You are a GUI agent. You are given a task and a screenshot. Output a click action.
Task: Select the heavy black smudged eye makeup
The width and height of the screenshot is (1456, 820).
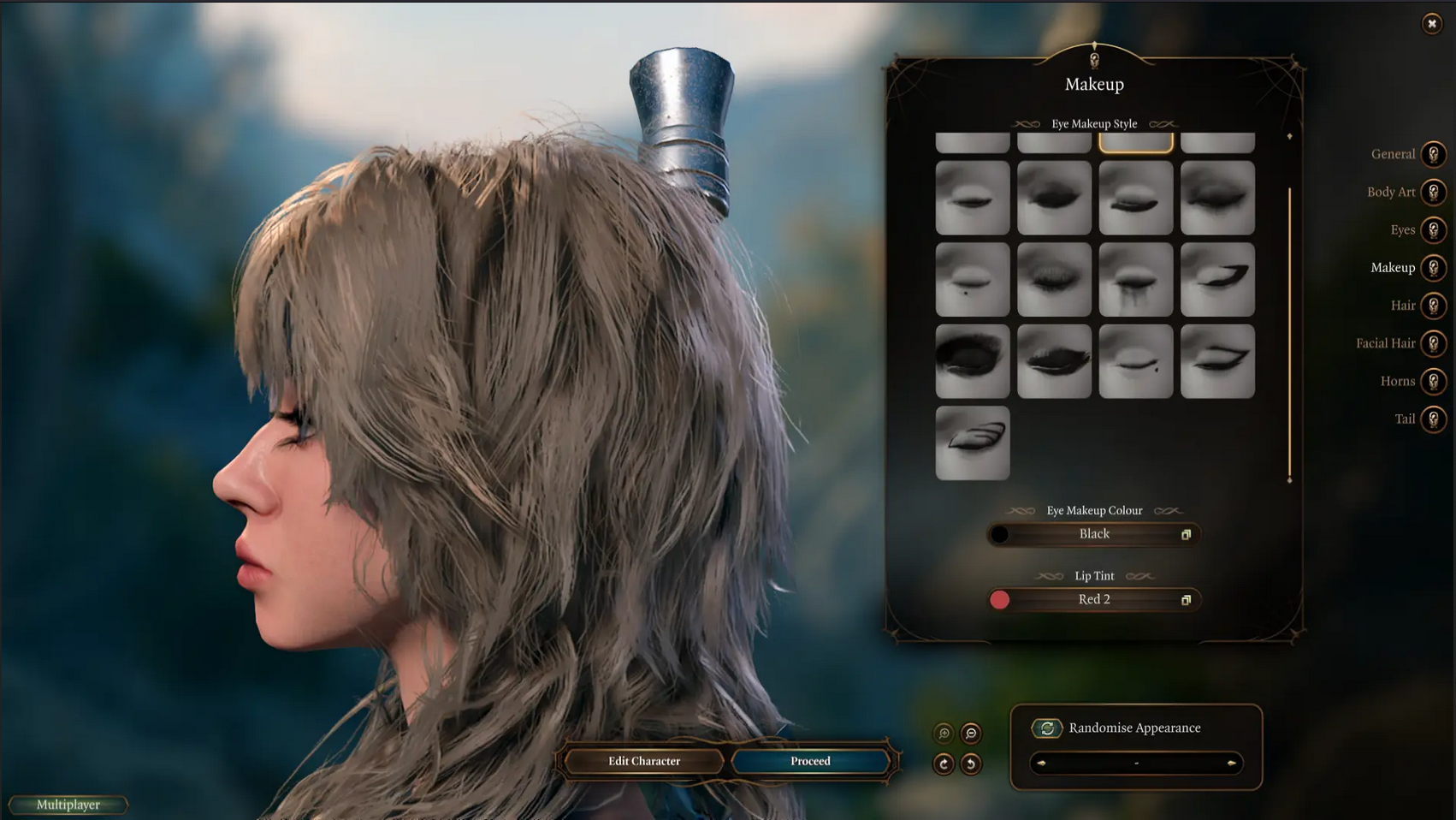pos(973,361)
